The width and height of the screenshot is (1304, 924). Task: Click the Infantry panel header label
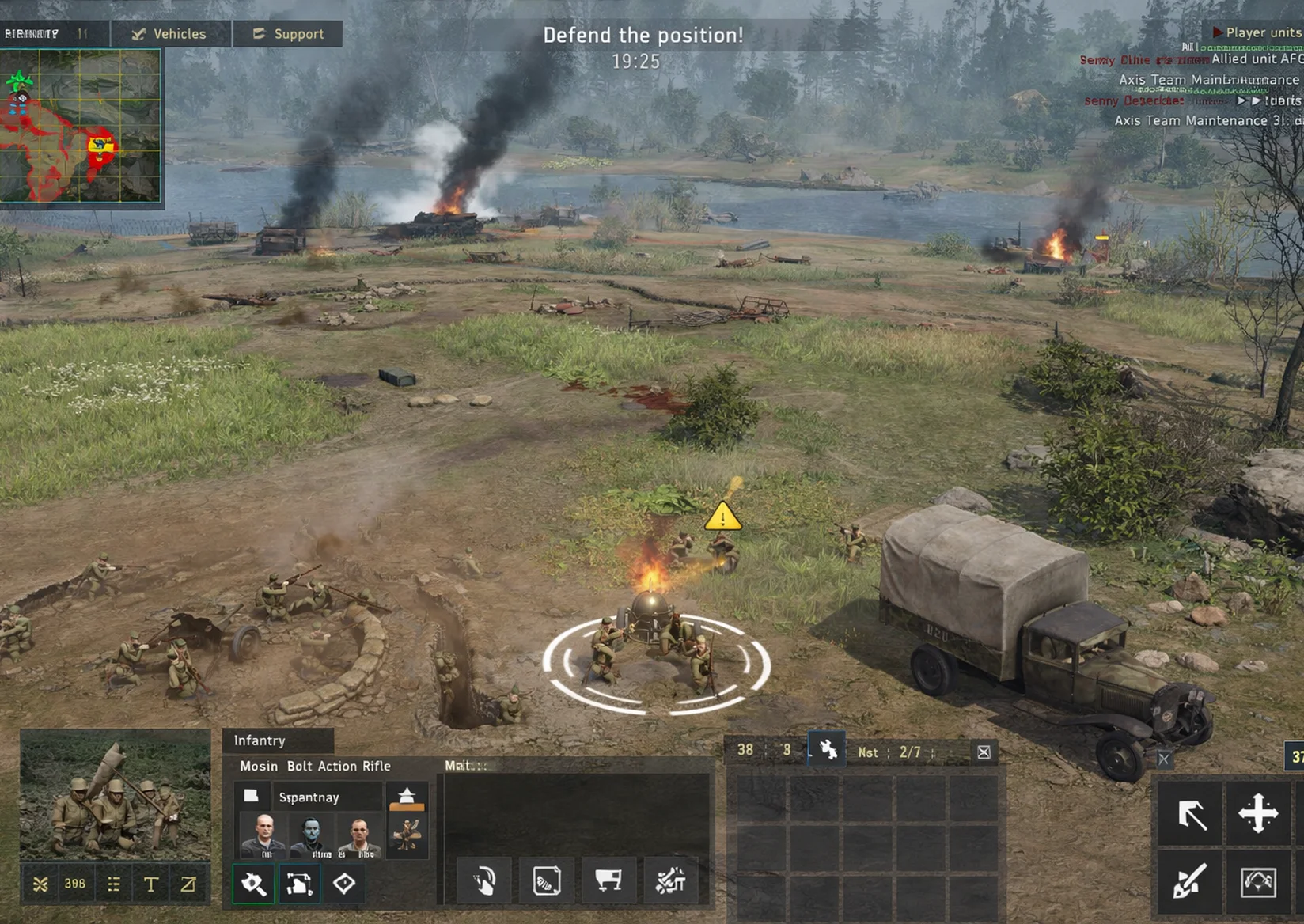259,740
